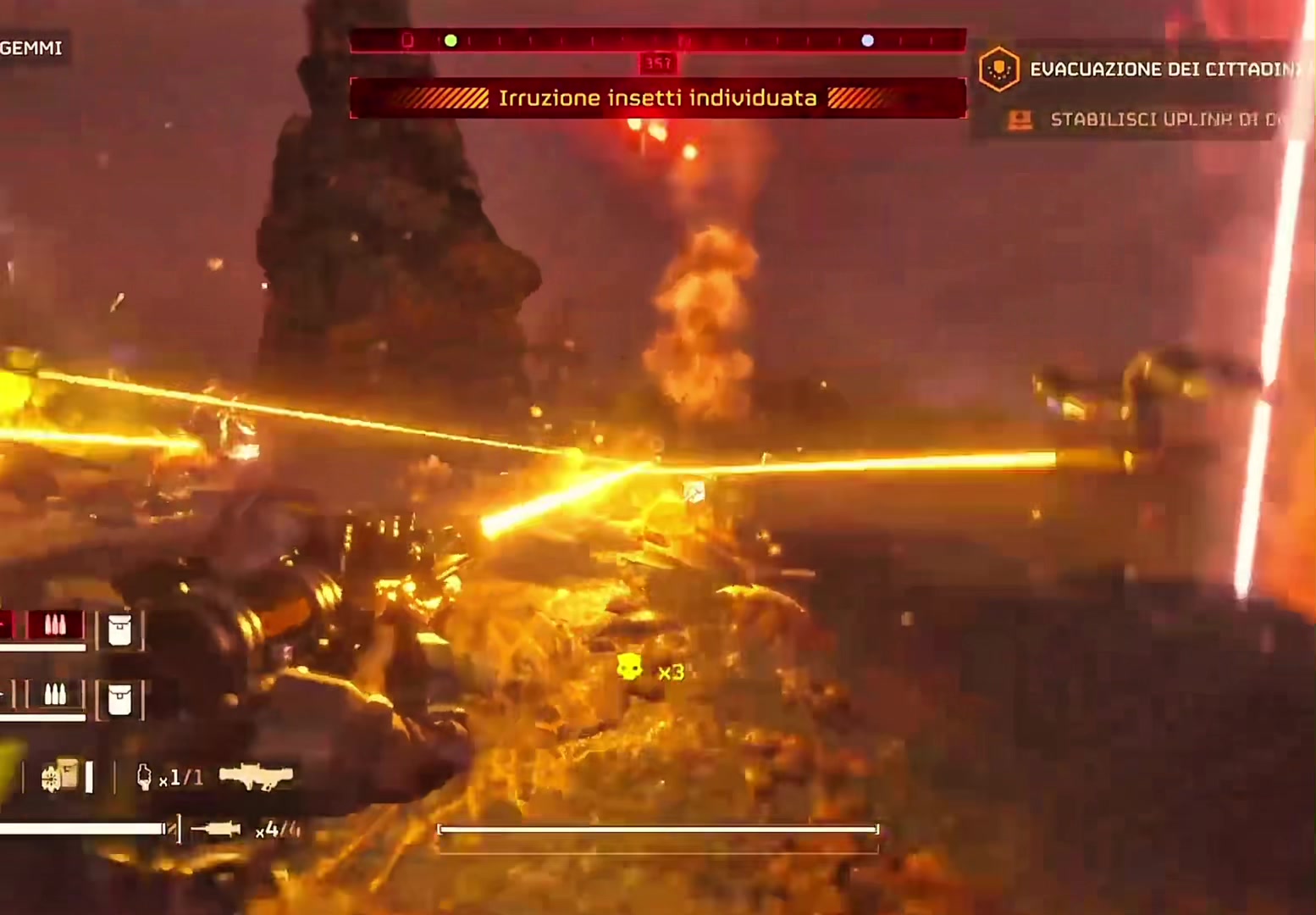Select the green marker on the compass
The width and height of the screenshot is (1316, 915).
pyautogui.click(x=451, y=41)
